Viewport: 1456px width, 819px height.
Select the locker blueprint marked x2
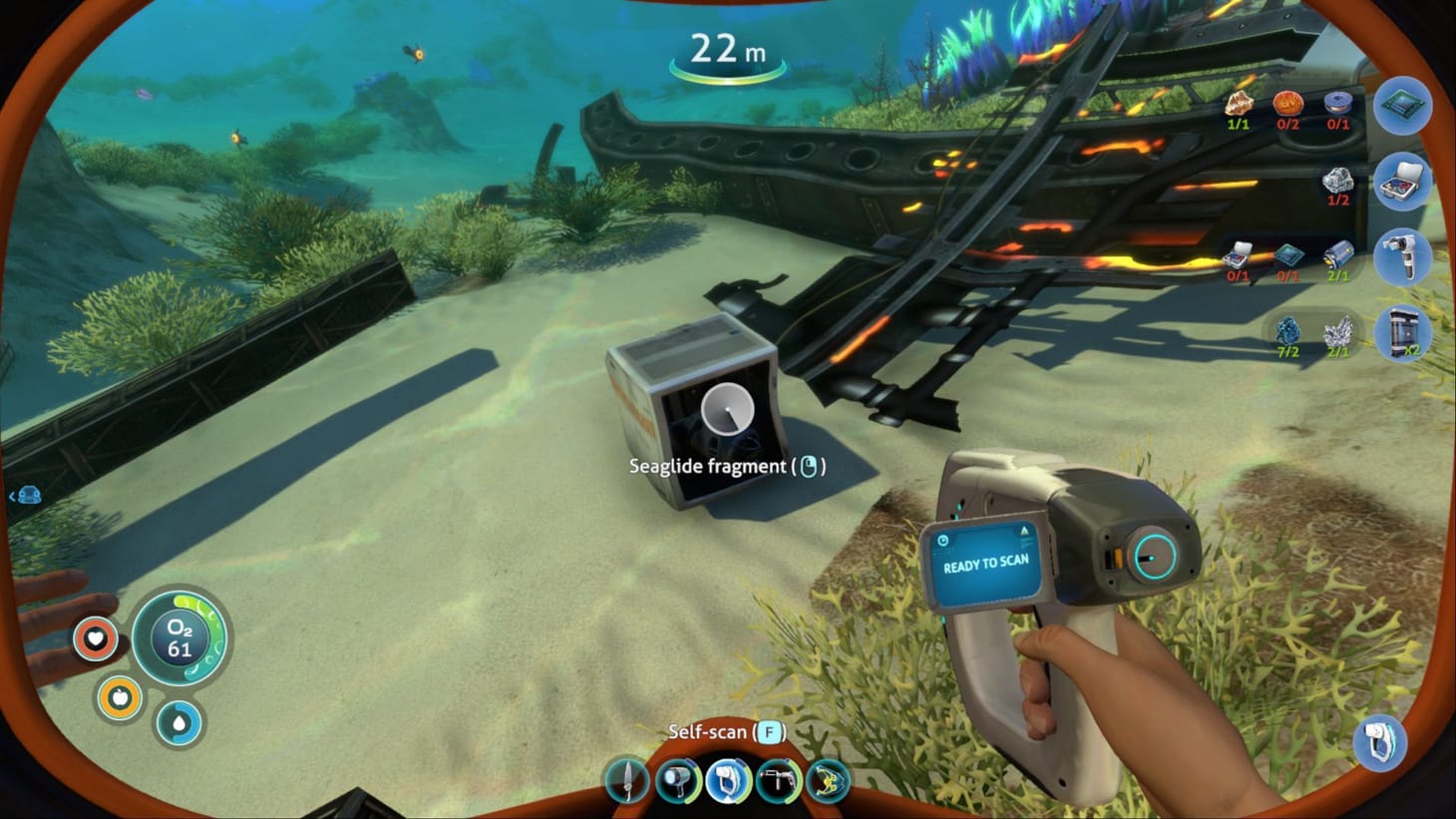tap(1401, 332)
